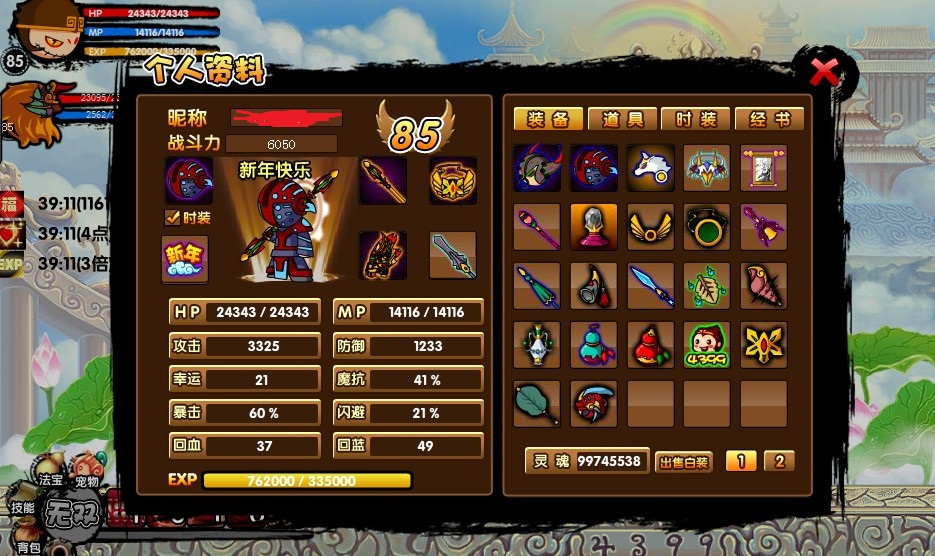Select the 4399 monkey item
The width and height of the screenshot is (935, 556).
pyautogui.click(x=707, y=345)
